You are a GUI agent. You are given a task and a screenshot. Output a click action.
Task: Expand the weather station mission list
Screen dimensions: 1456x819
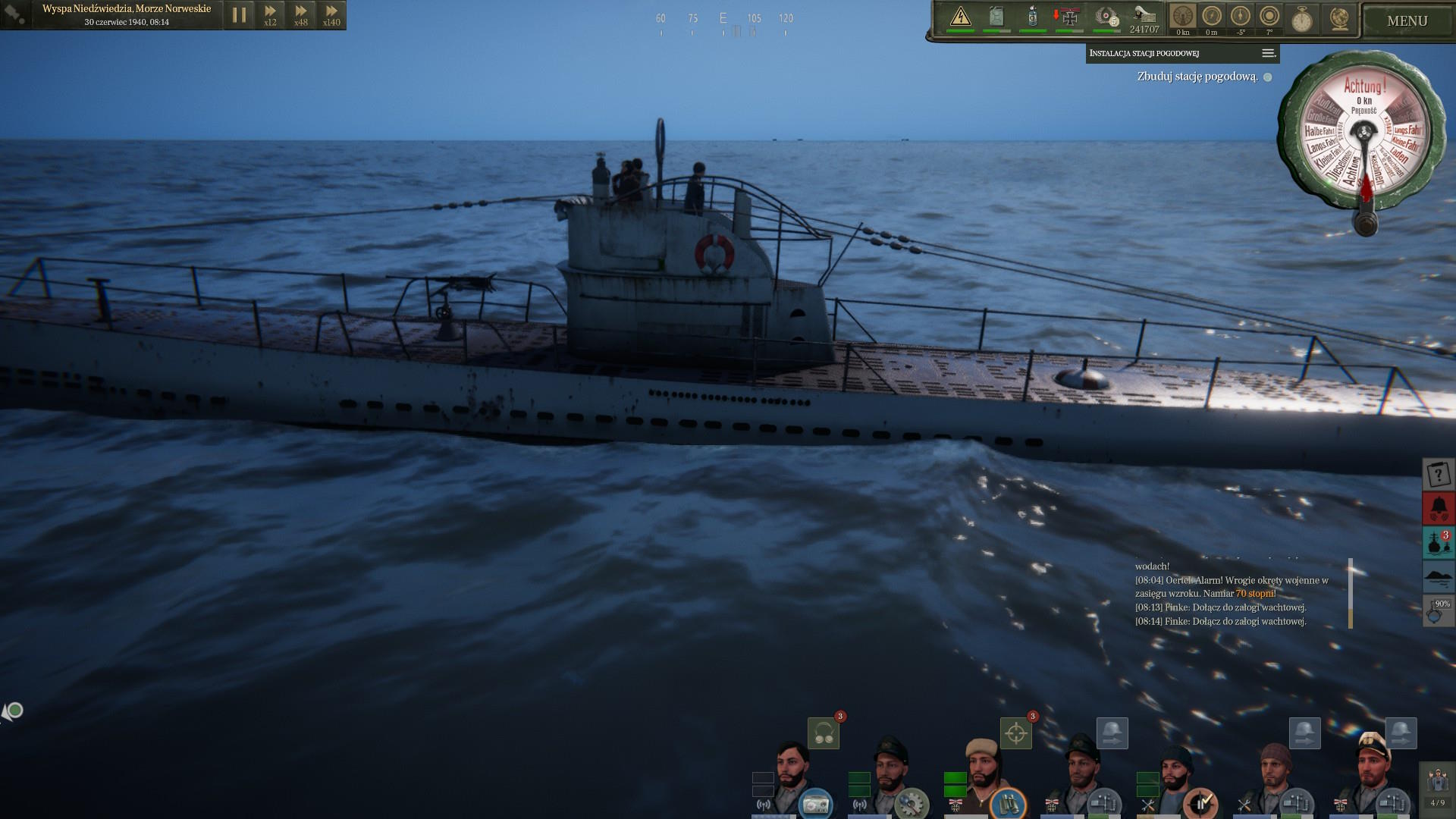[x=1267, y=53]
